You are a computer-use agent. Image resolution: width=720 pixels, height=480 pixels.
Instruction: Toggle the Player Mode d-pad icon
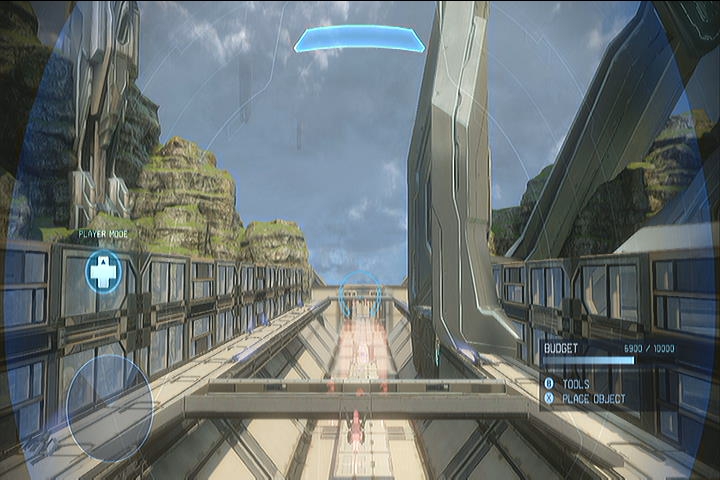pos(103,272)
